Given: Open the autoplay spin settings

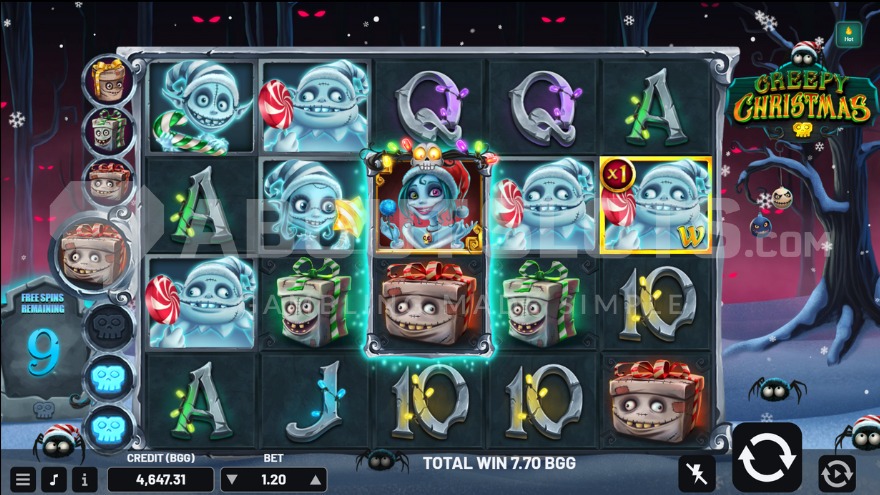Looking at the screenshot, I should click(x=836, y=472).
